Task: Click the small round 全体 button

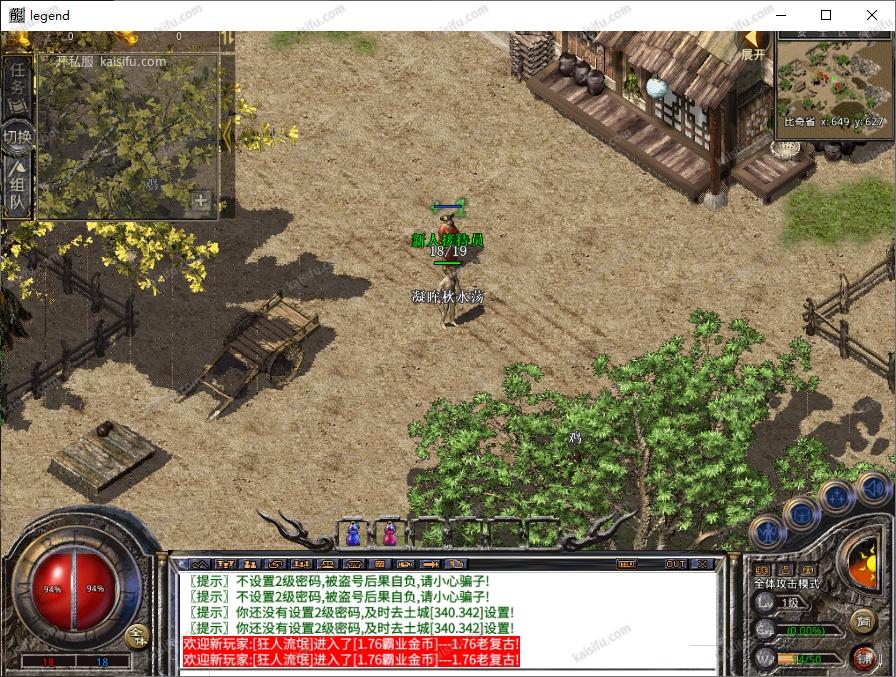Action: point(138,634)
